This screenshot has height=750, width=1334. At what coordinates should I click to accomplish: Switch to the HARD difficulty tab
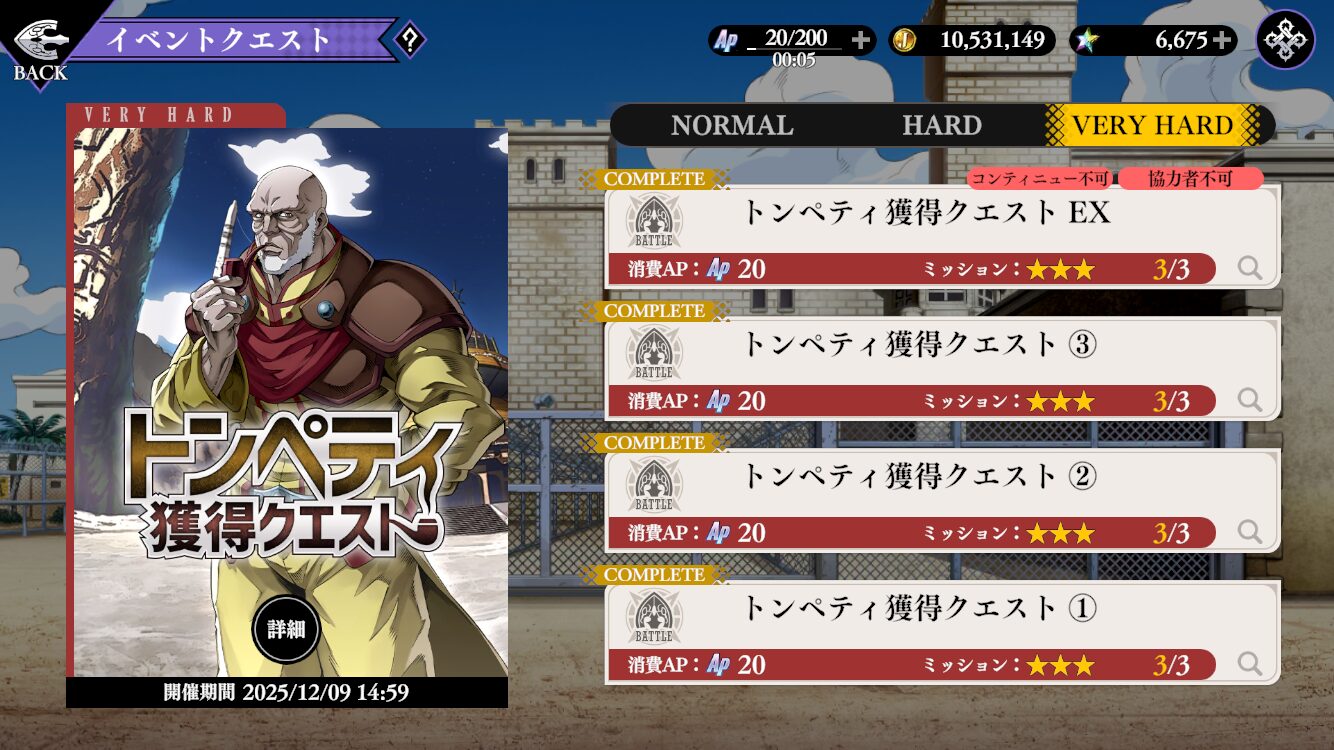941,126
